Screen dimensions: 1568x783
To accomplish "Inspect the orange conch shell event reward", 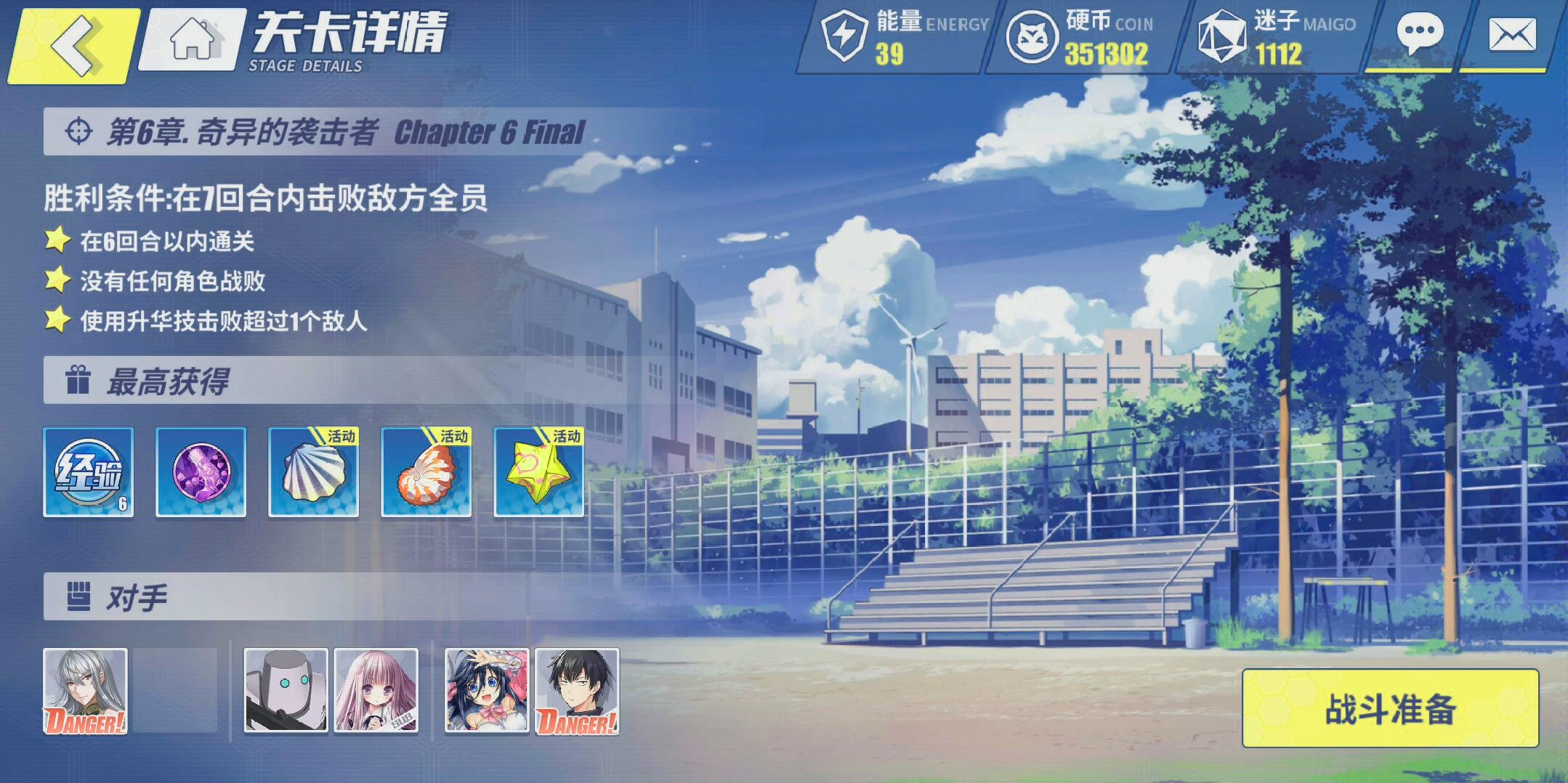I will pyautogui.click(x=427, y=472).
